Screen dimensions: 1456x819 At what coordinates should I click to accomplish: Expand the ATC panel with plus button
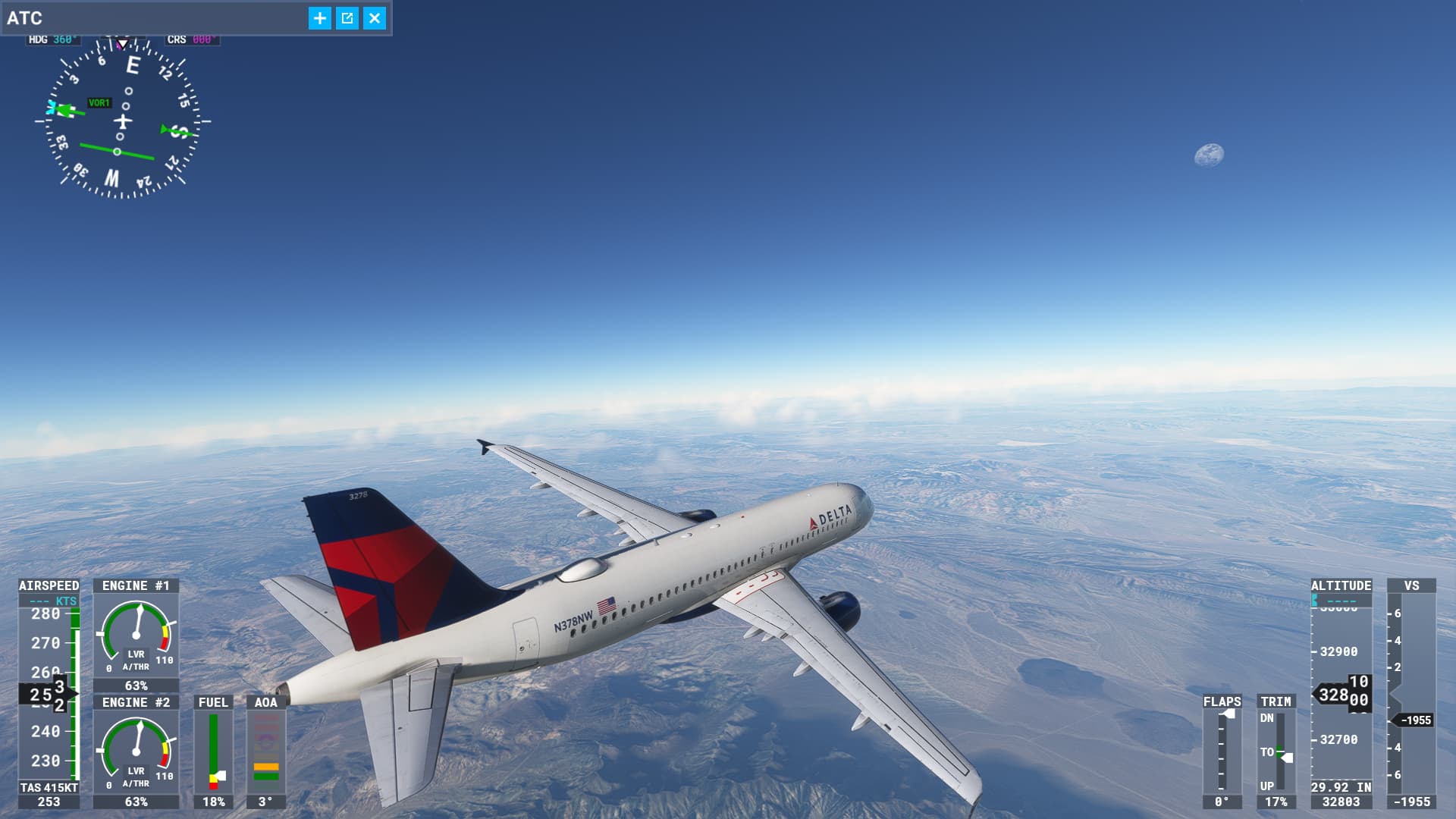tap(320, 18)
